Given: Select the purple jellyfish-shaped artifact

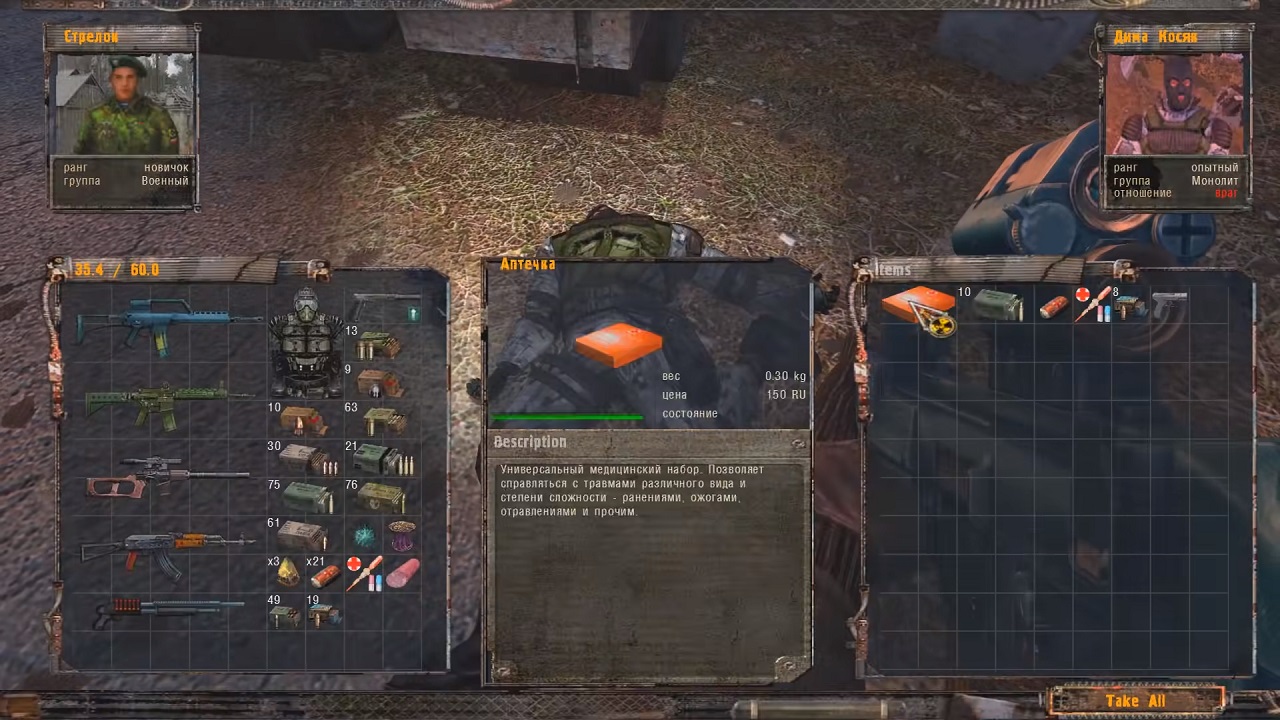Looking at the screenshot, I should tap(402, 535).
